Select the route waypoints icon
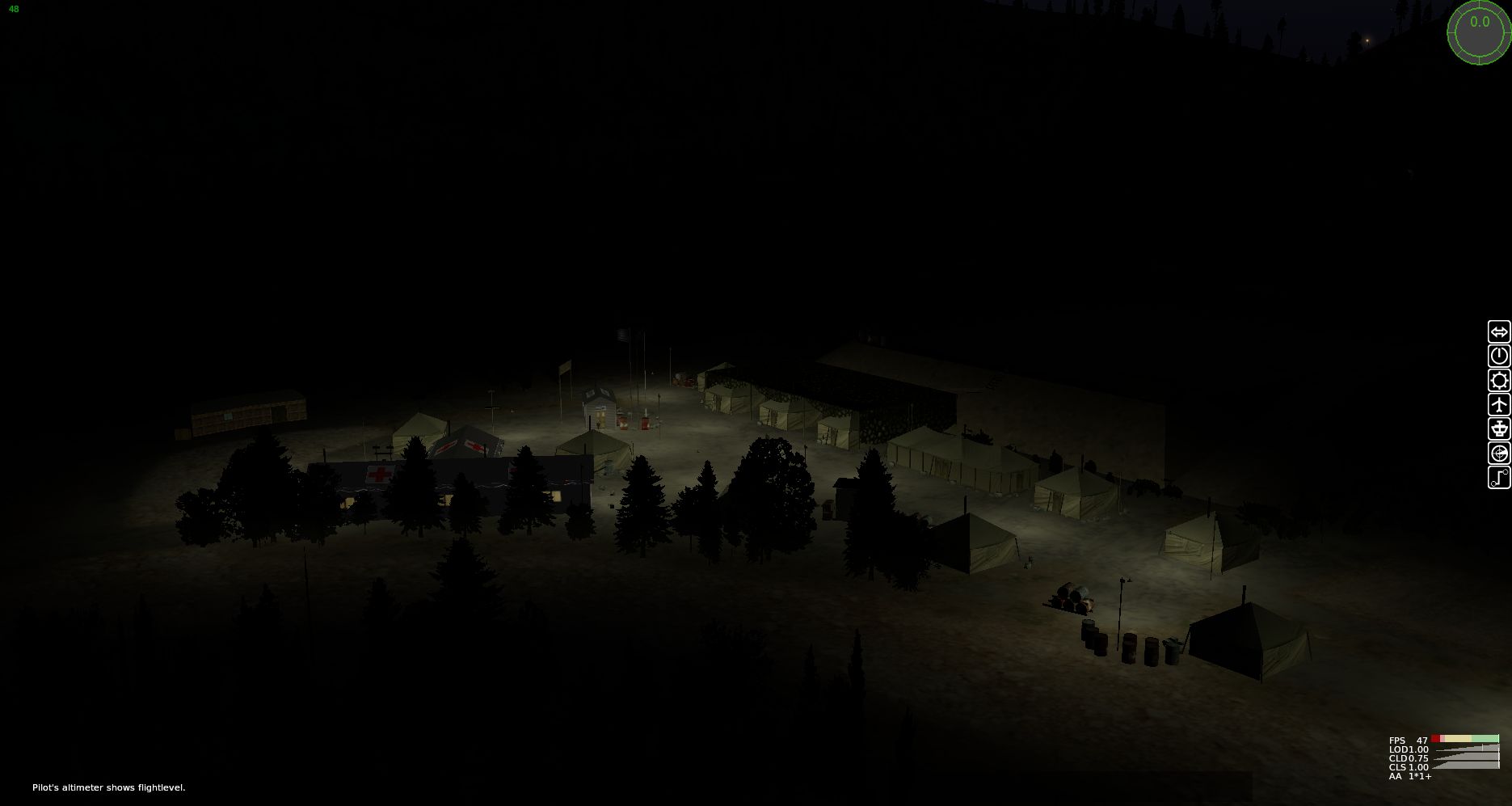This screenshot has width=1512, height=806. pos(1498,478)
